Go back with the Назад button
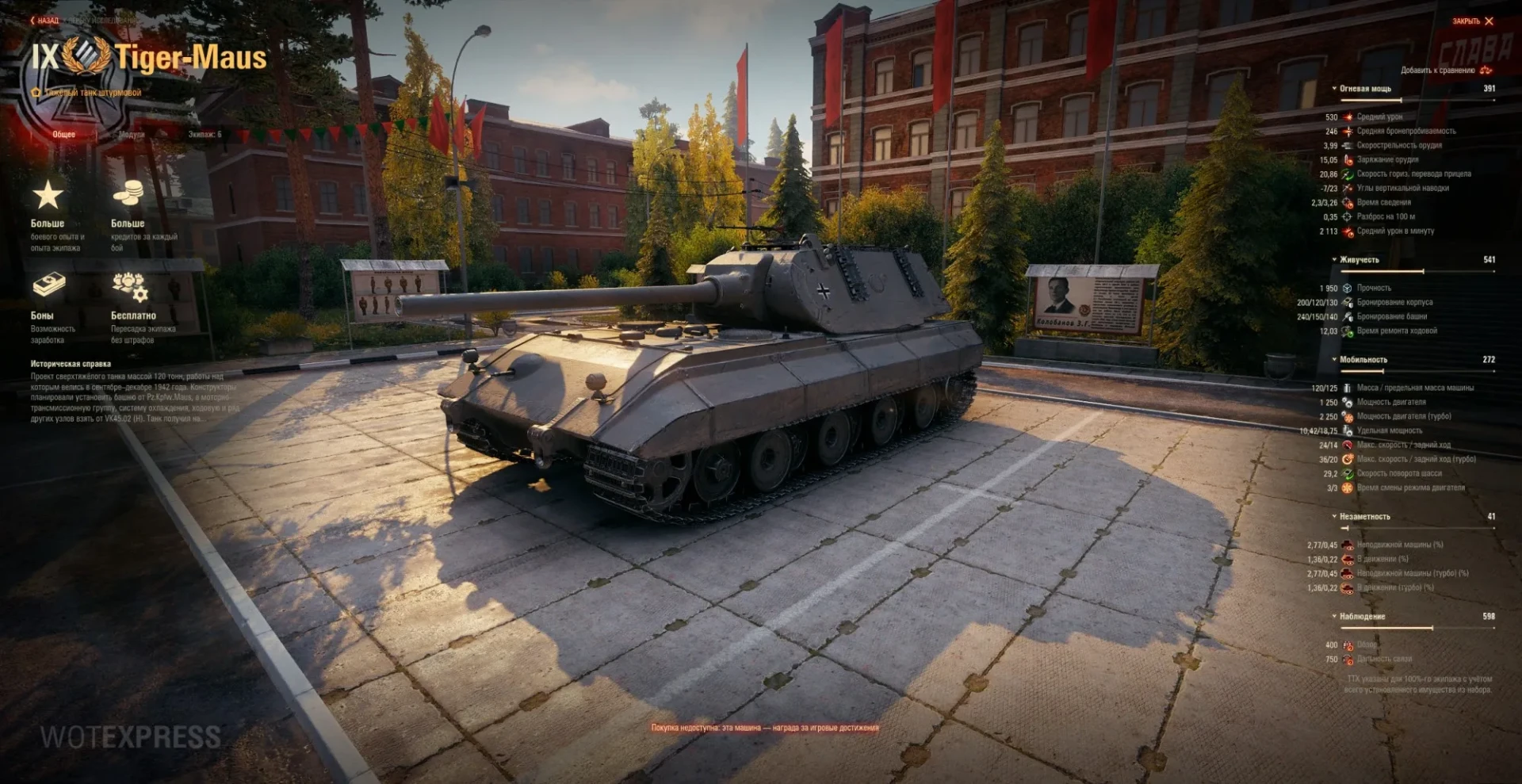Image resolution: width=1522 pixels, height=784 pixels. pos(45,21)
